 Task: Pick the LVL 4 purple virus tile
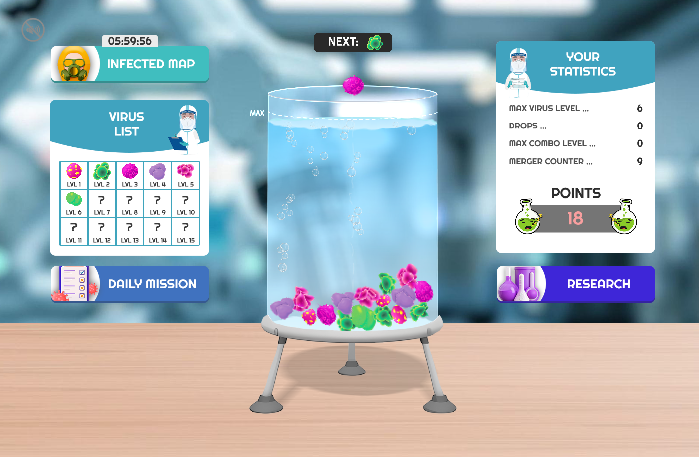(x=158, y=175)
